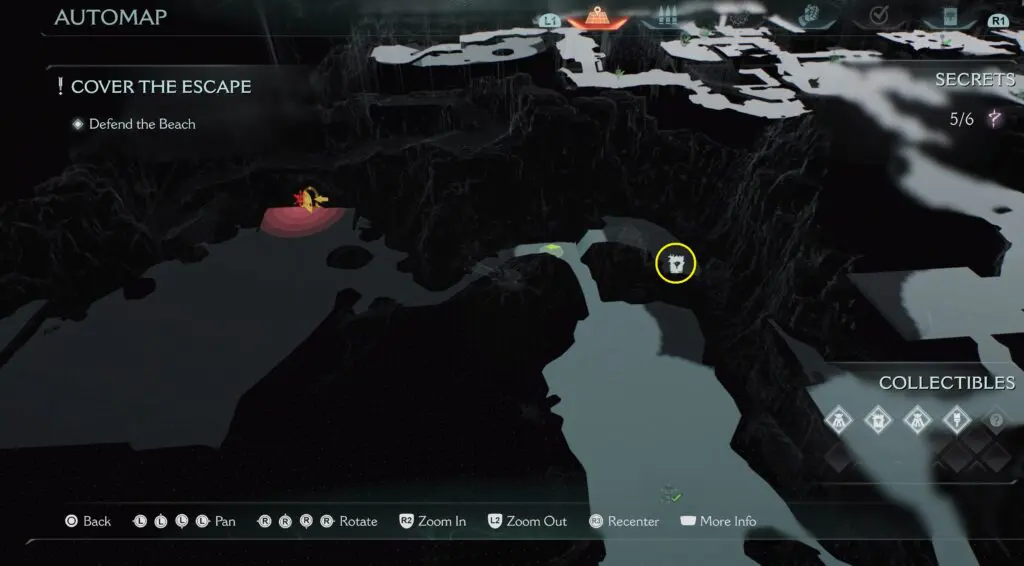
Task: Show More Info for the map
Action: click(717, 521)
